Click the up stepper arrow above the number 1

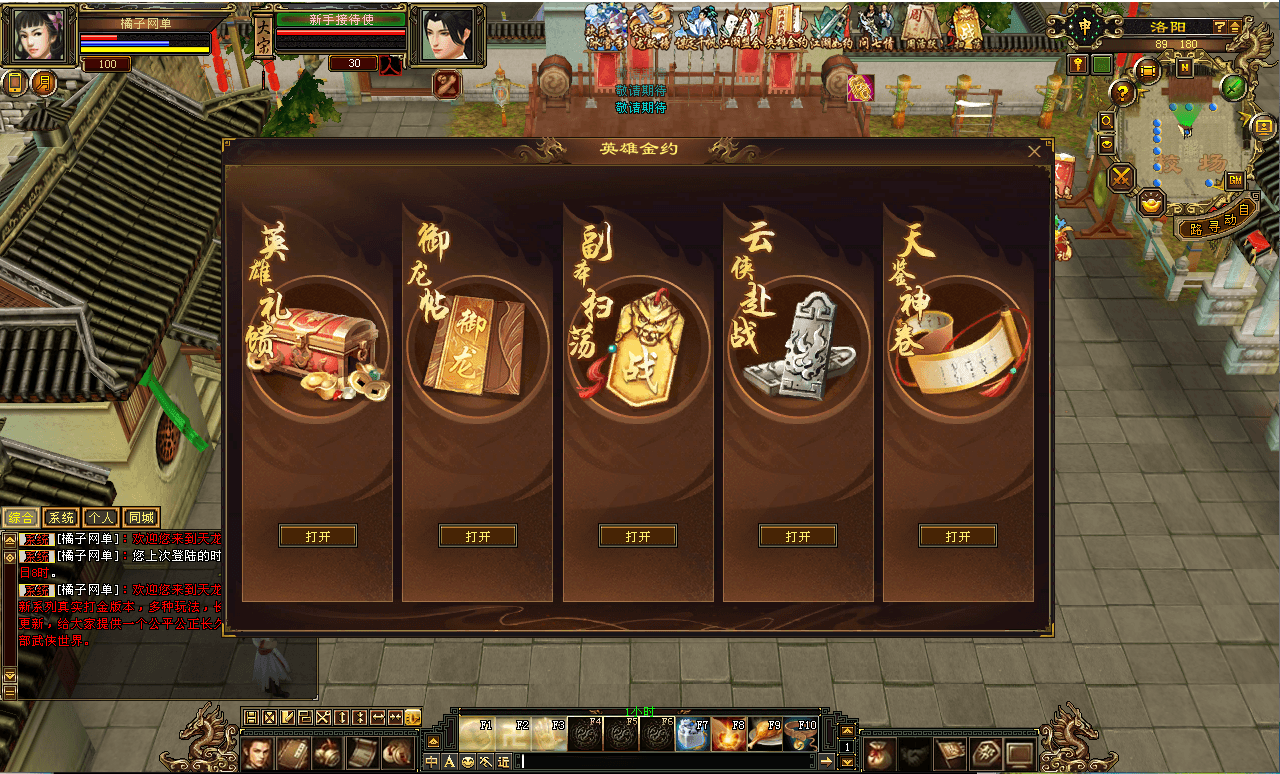pyautogui.click(x=847, y=731)
